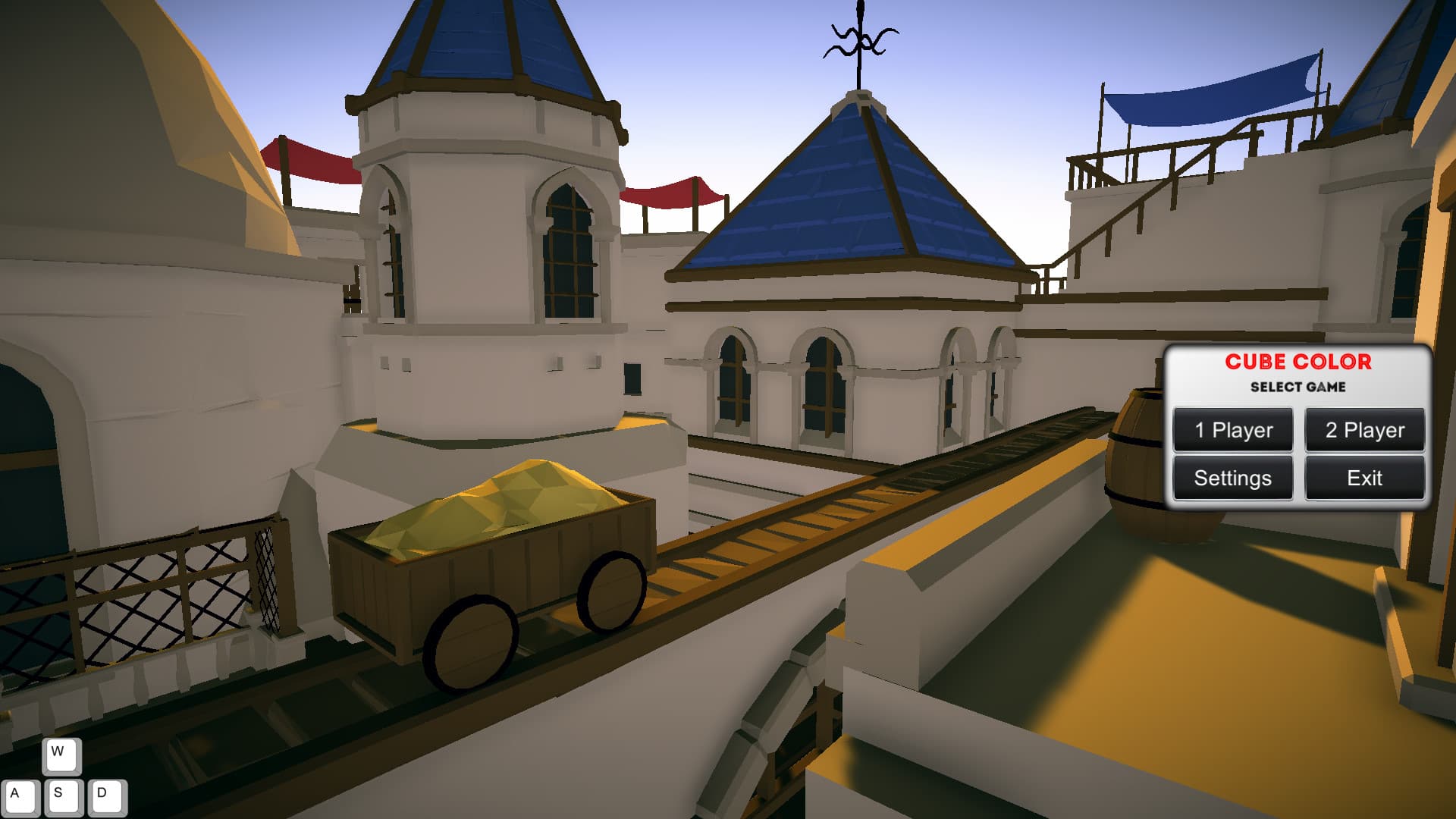This screenshot has height=819, width=1456.
Task: Open the Settings menu
Action: coord(1232,478)
